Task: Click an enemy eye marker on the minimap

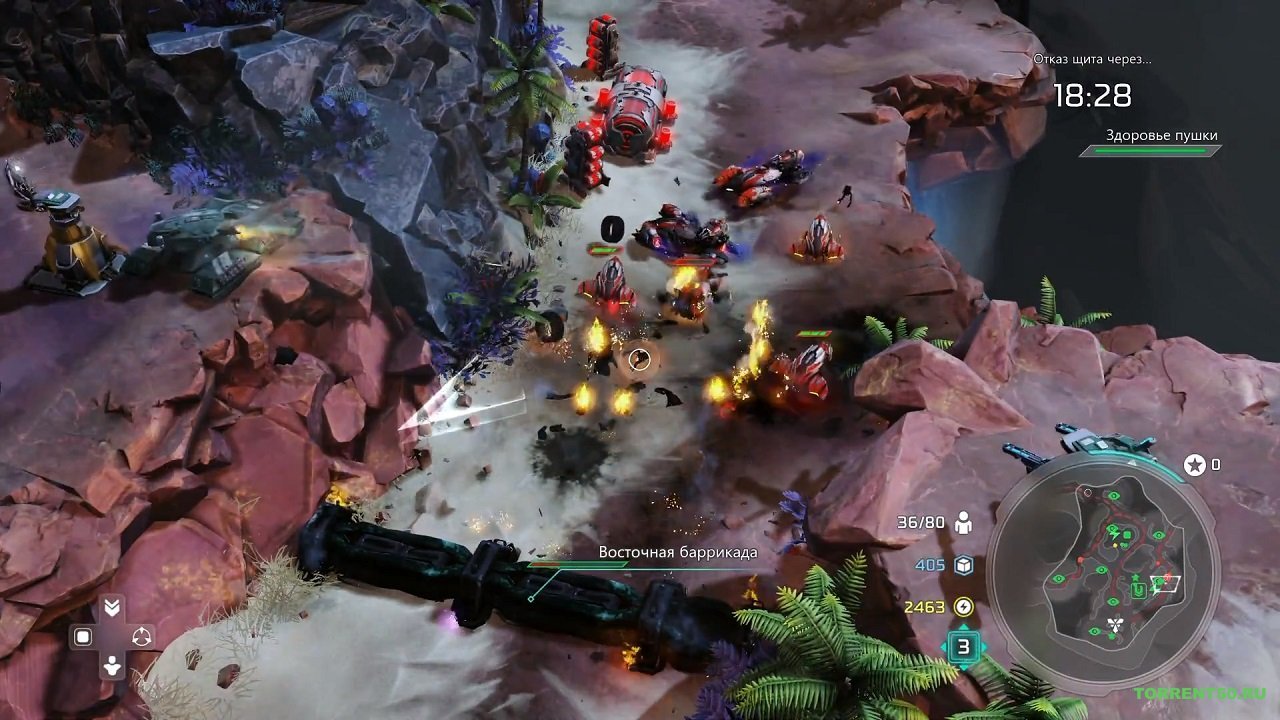Action: (x=1113, y=495)
